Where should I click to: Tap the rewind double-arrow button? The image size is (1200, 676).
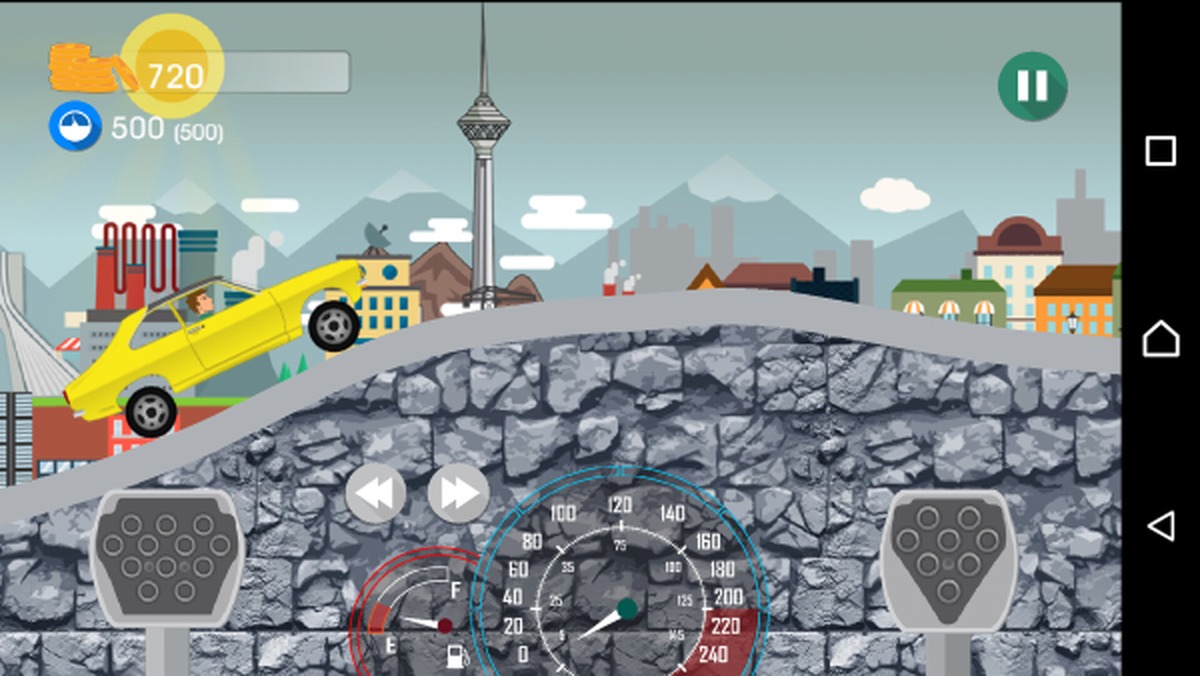pyautogui.click(x=376, y=493)
